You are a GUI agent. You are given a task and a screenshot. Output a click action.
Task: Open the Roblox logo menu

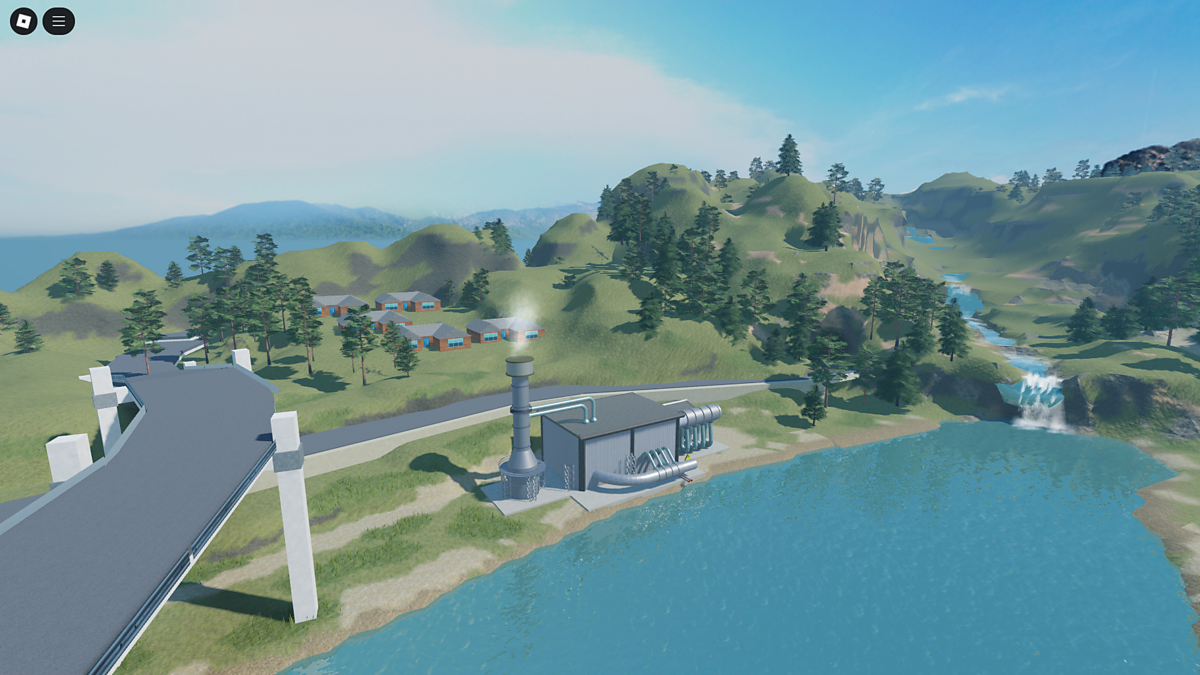[23, 21]
